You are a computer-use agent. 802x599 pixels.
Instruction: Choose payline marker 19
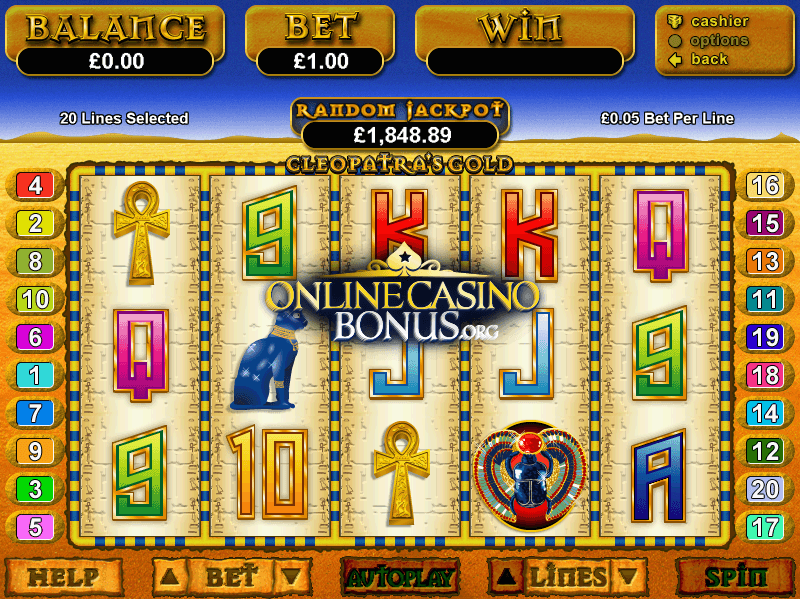tap(765, 337)
